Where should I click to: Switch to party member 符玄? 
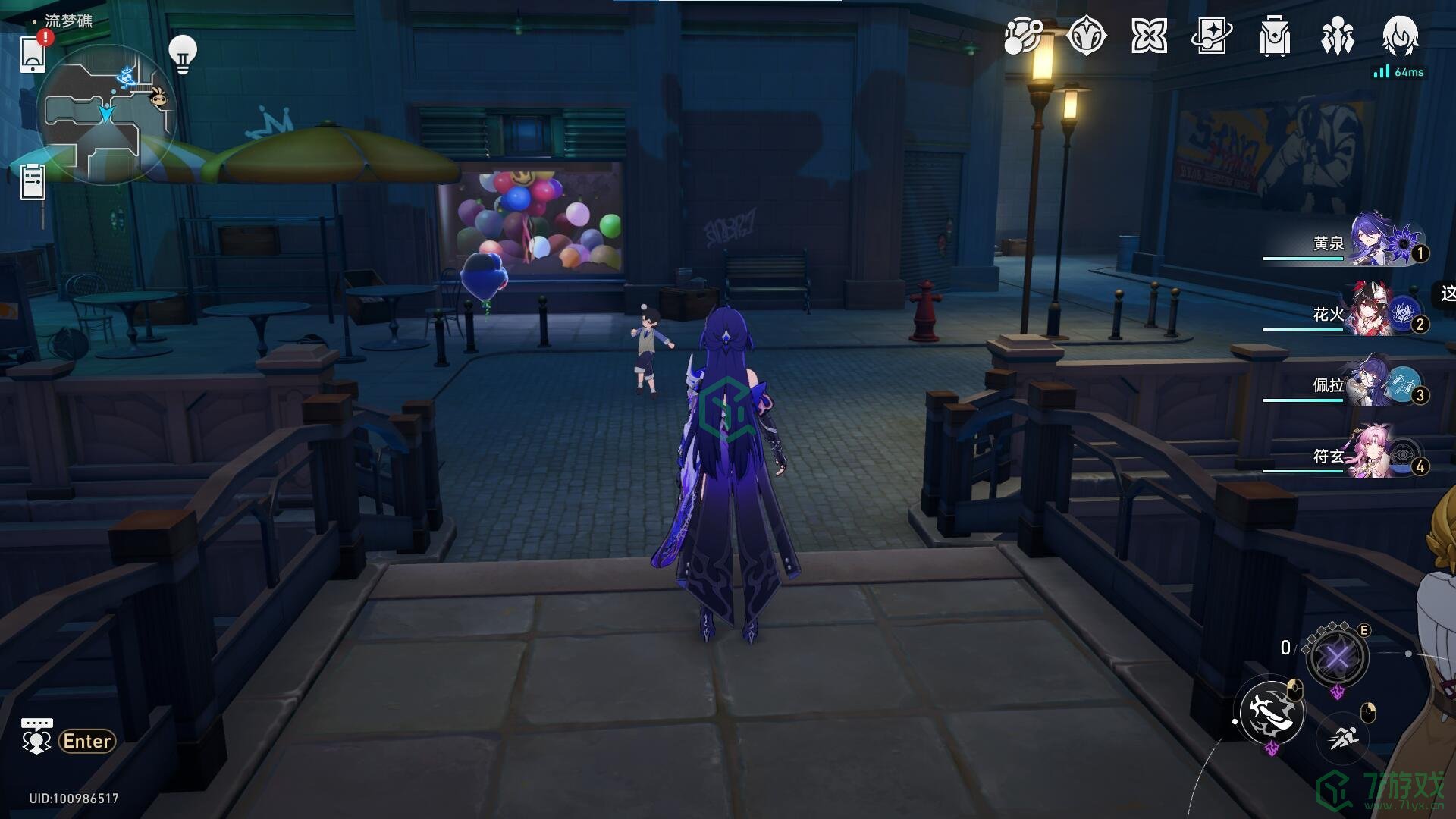pos(1357,456)
